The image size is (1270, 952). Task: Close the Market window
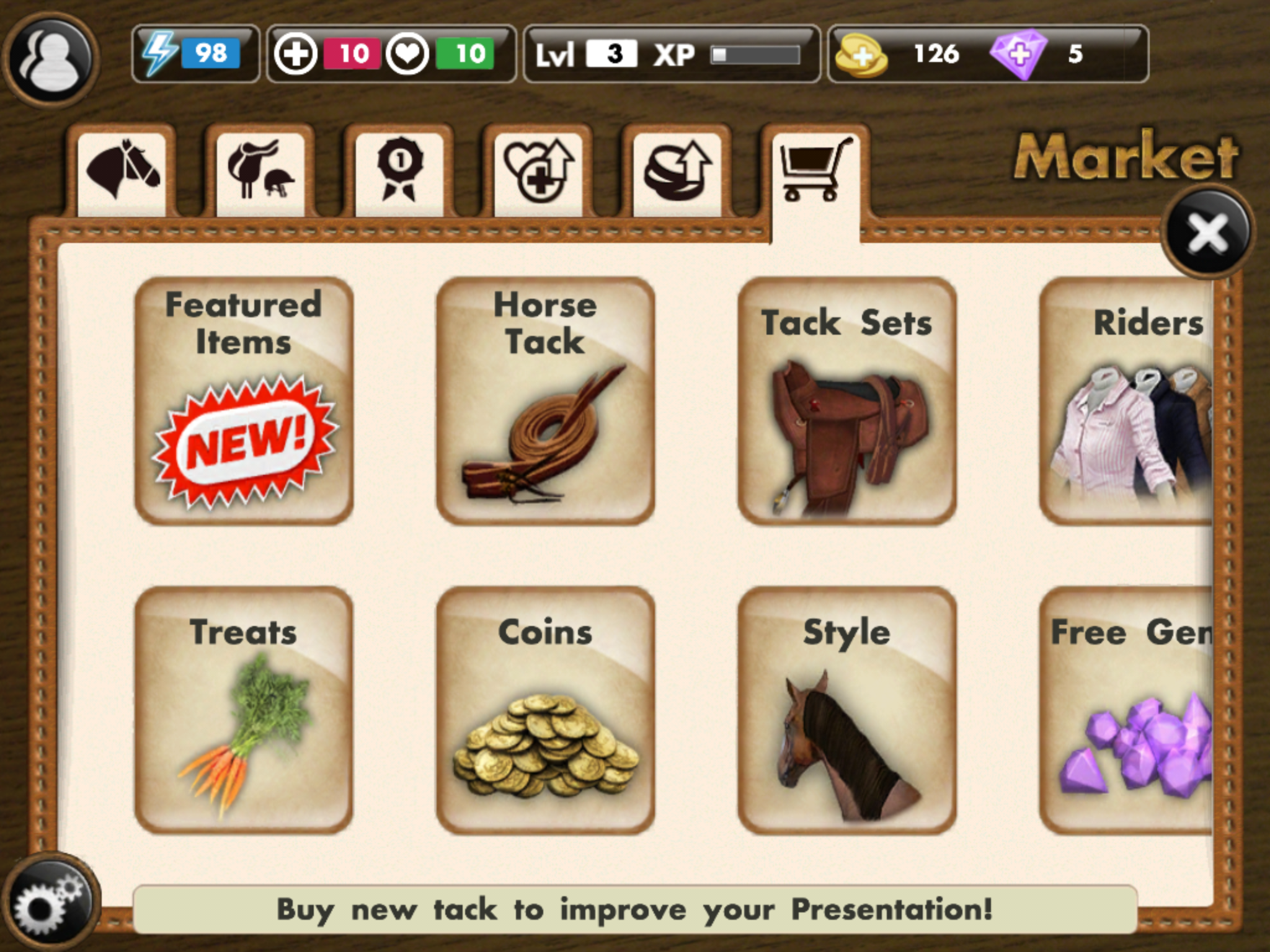point(1207,233)
